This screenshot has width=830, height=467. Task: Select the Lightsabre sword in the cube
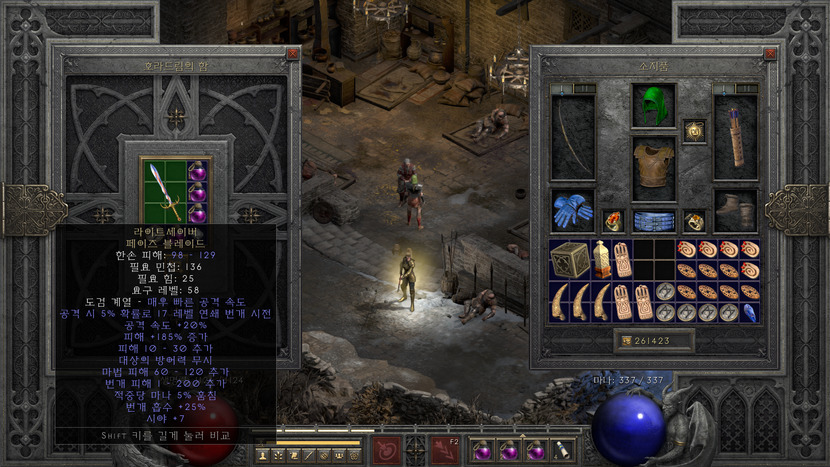(x=163, y=190)
